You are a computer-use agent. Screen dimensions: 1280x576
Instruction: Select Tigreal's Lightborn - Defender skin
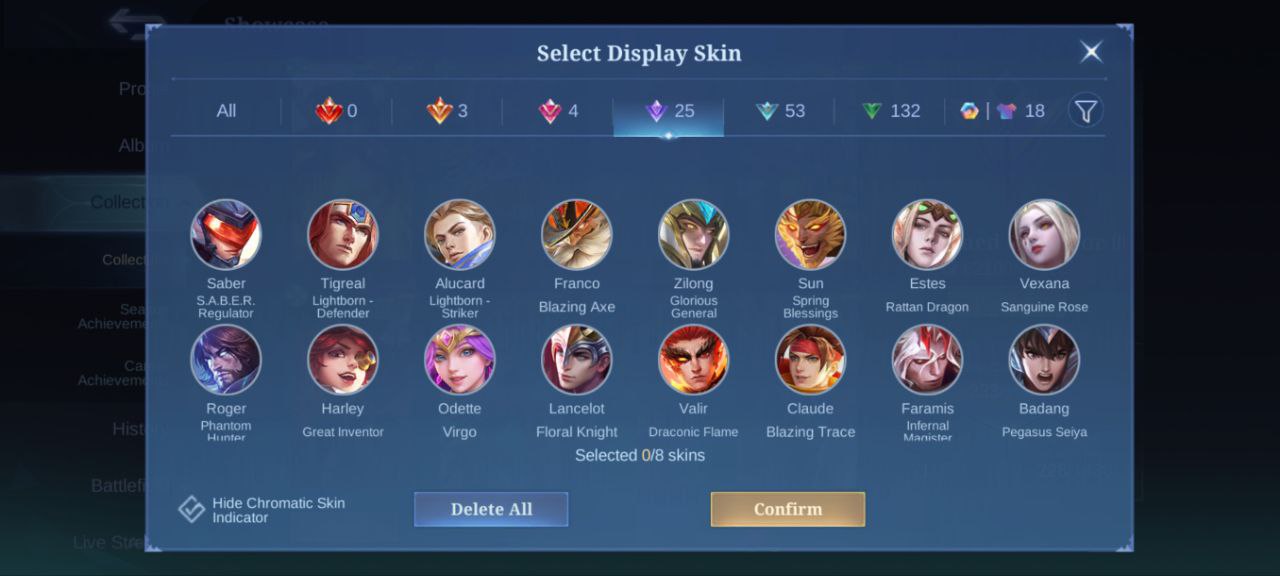click(343, 235)
